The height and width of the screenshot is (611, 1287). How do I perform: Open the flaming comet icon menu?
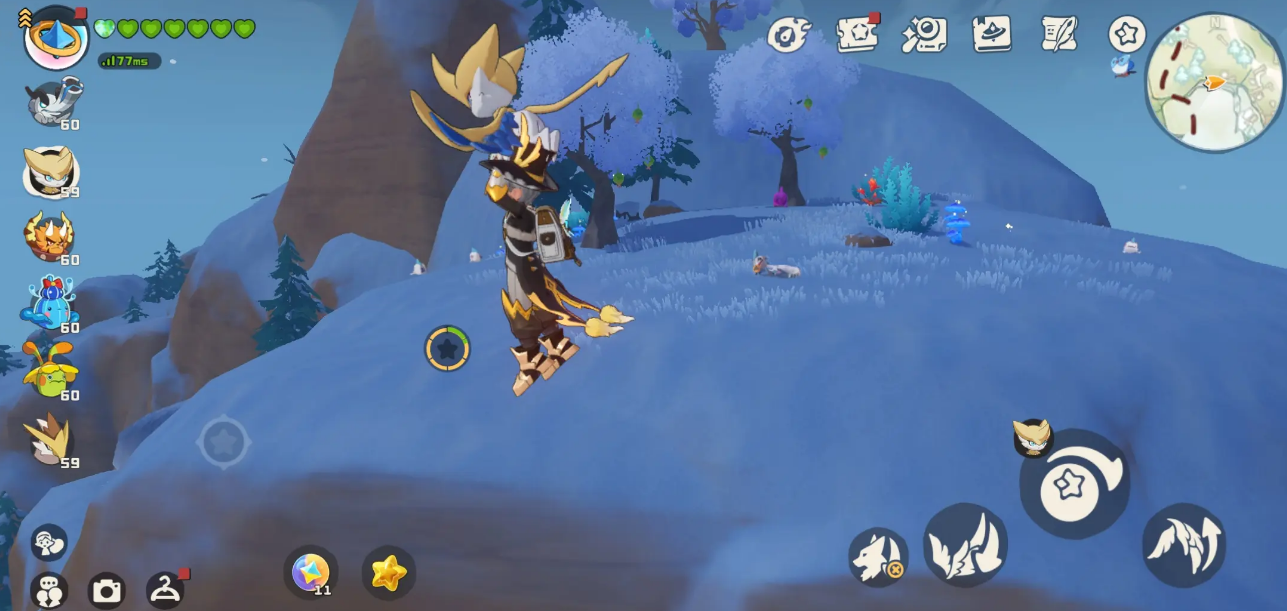pyautogui.click(x=788, y=35)
